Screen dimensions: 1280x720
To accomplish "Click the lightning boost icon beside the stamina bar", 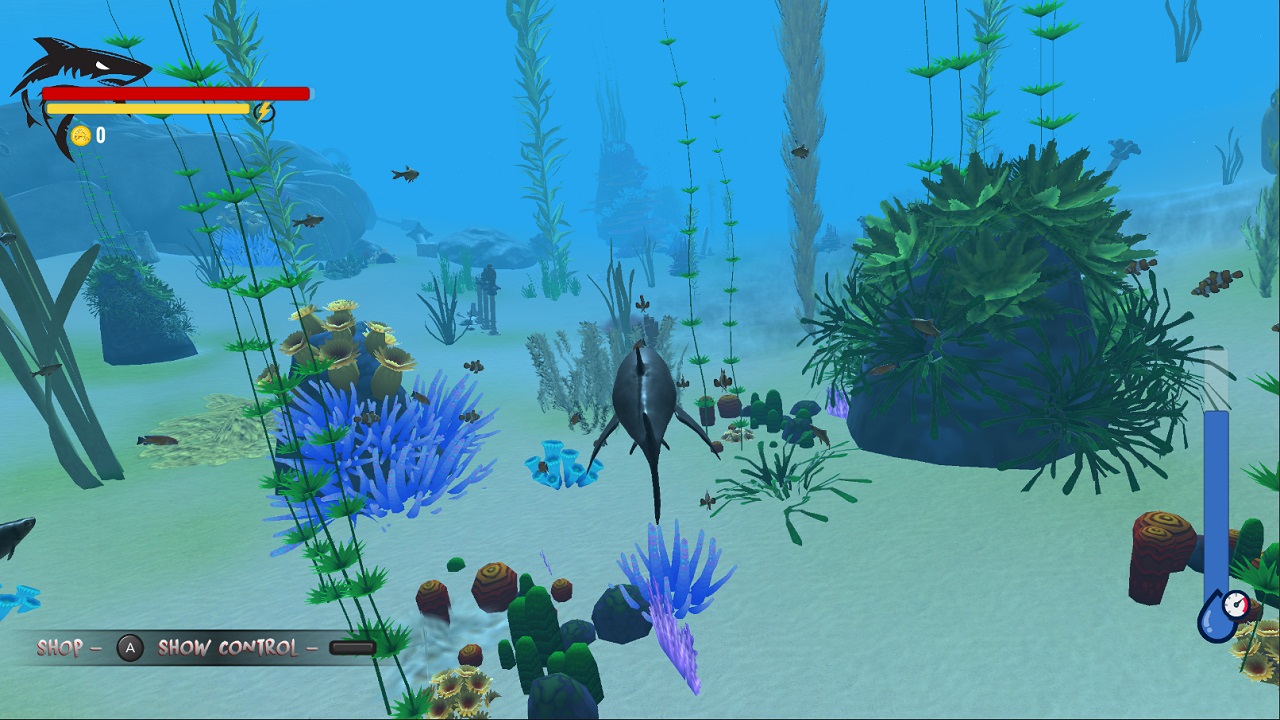I will tap(264, 113).
